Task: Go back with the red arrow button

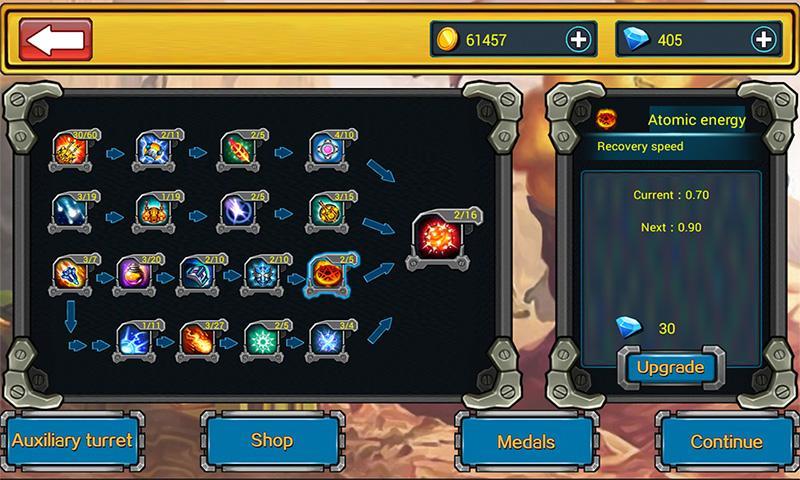Action: tap(56, 40)
